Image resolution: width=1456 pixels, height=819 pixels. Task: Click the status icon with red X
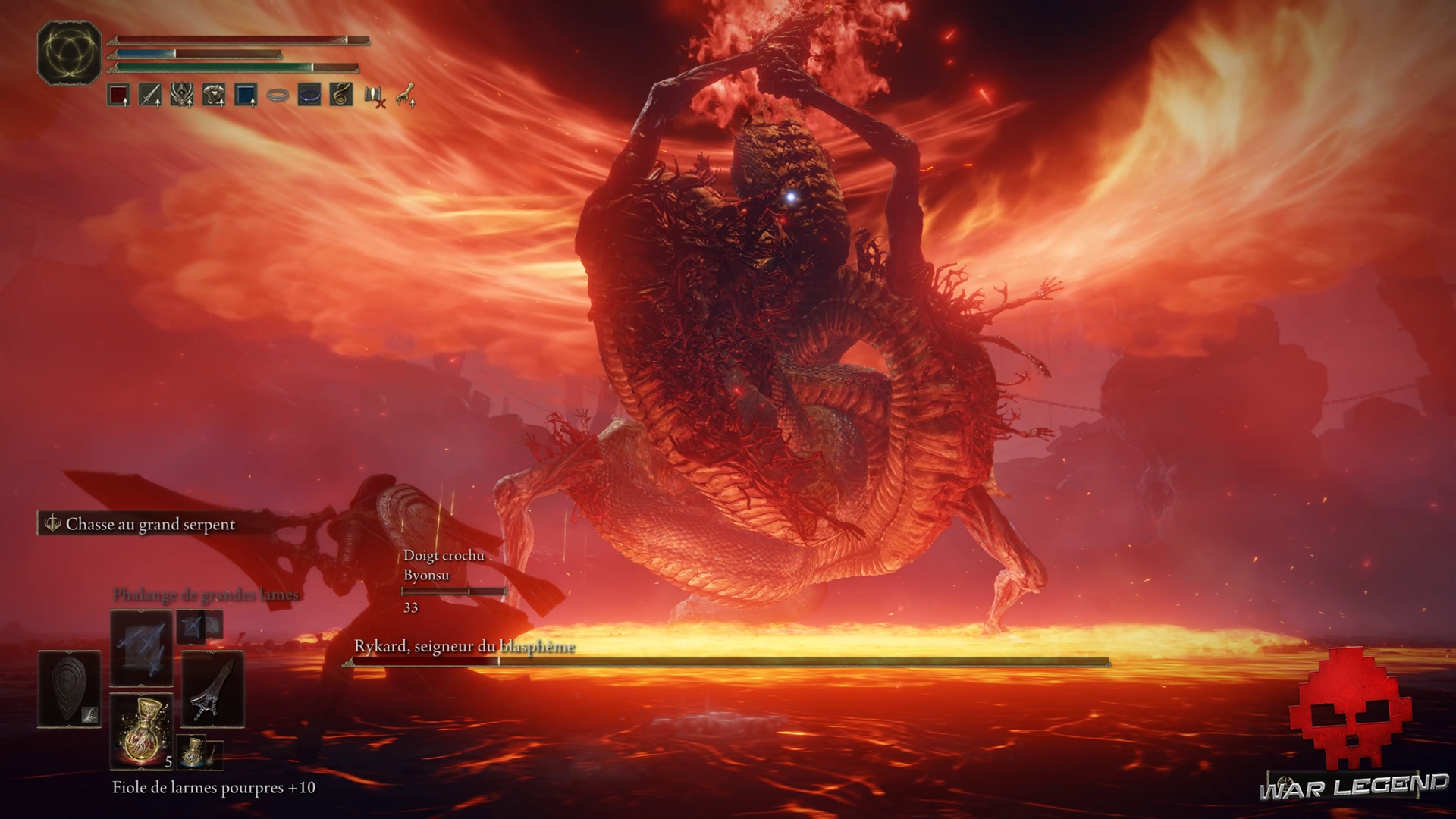(x=375, y=96)
